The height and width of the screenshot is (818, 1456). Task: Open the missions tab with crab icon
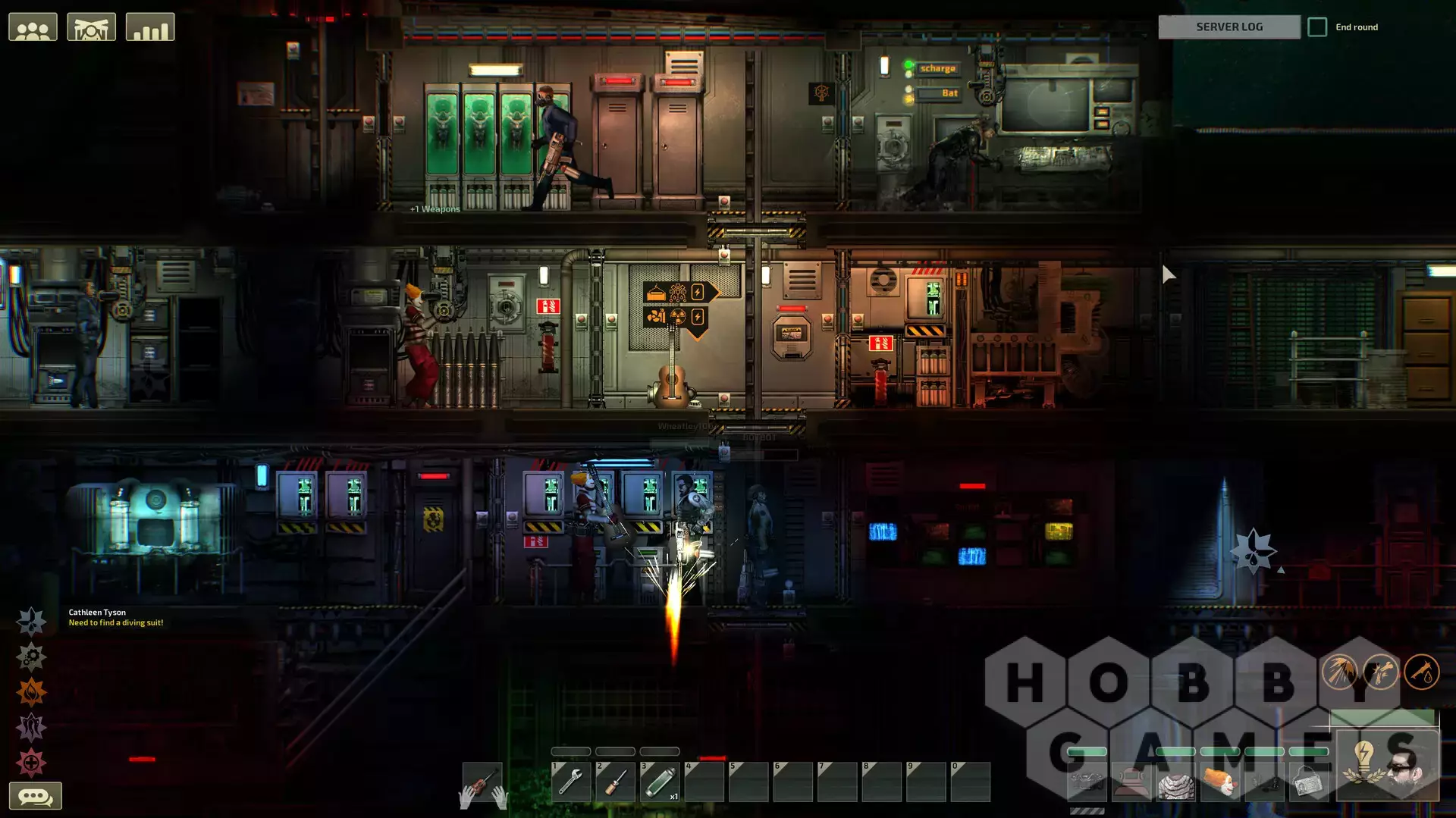click(x=91, y=28)
